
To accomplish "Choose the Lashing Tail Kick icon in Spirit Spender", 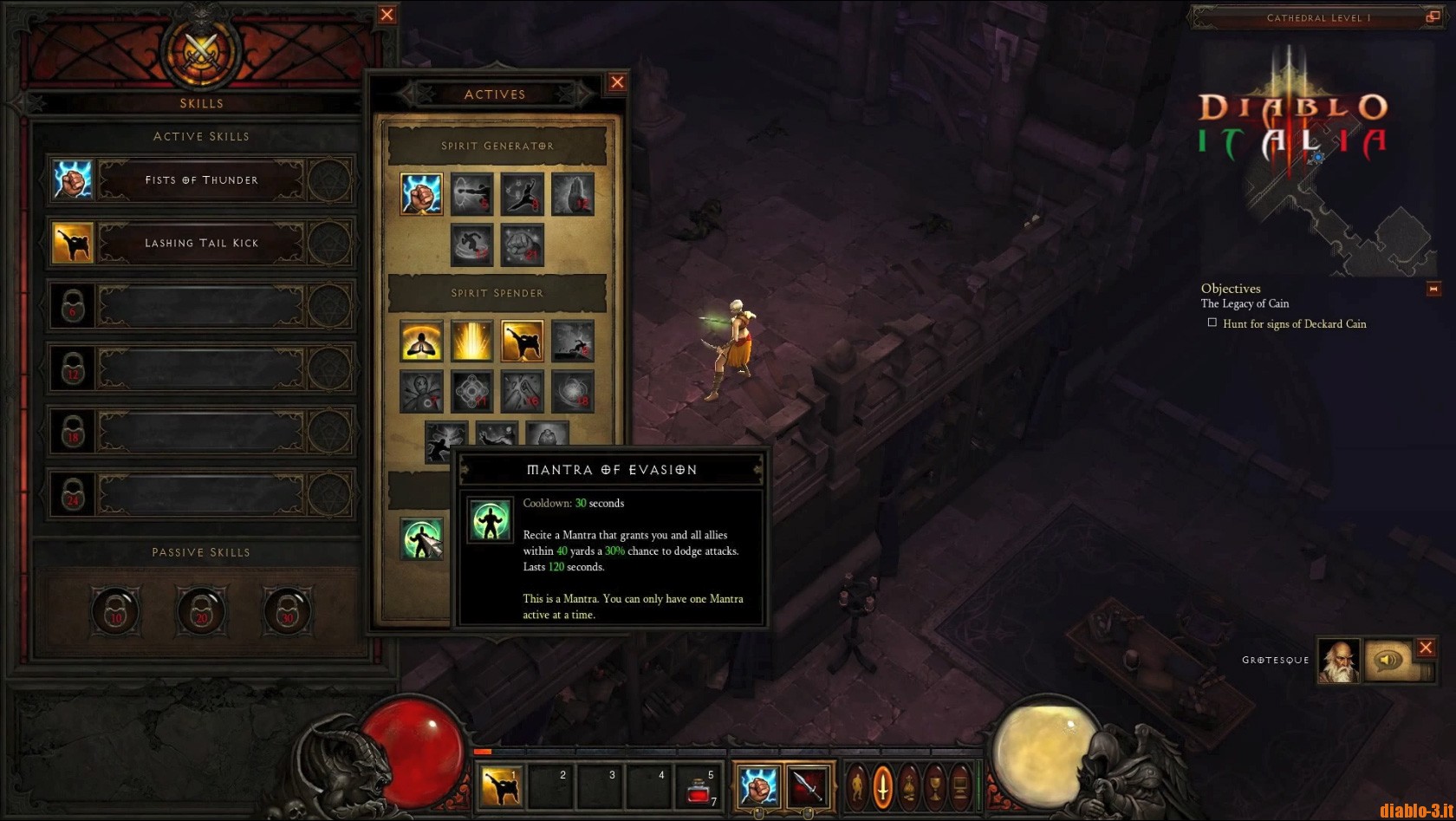I will [x=522, y=341].
